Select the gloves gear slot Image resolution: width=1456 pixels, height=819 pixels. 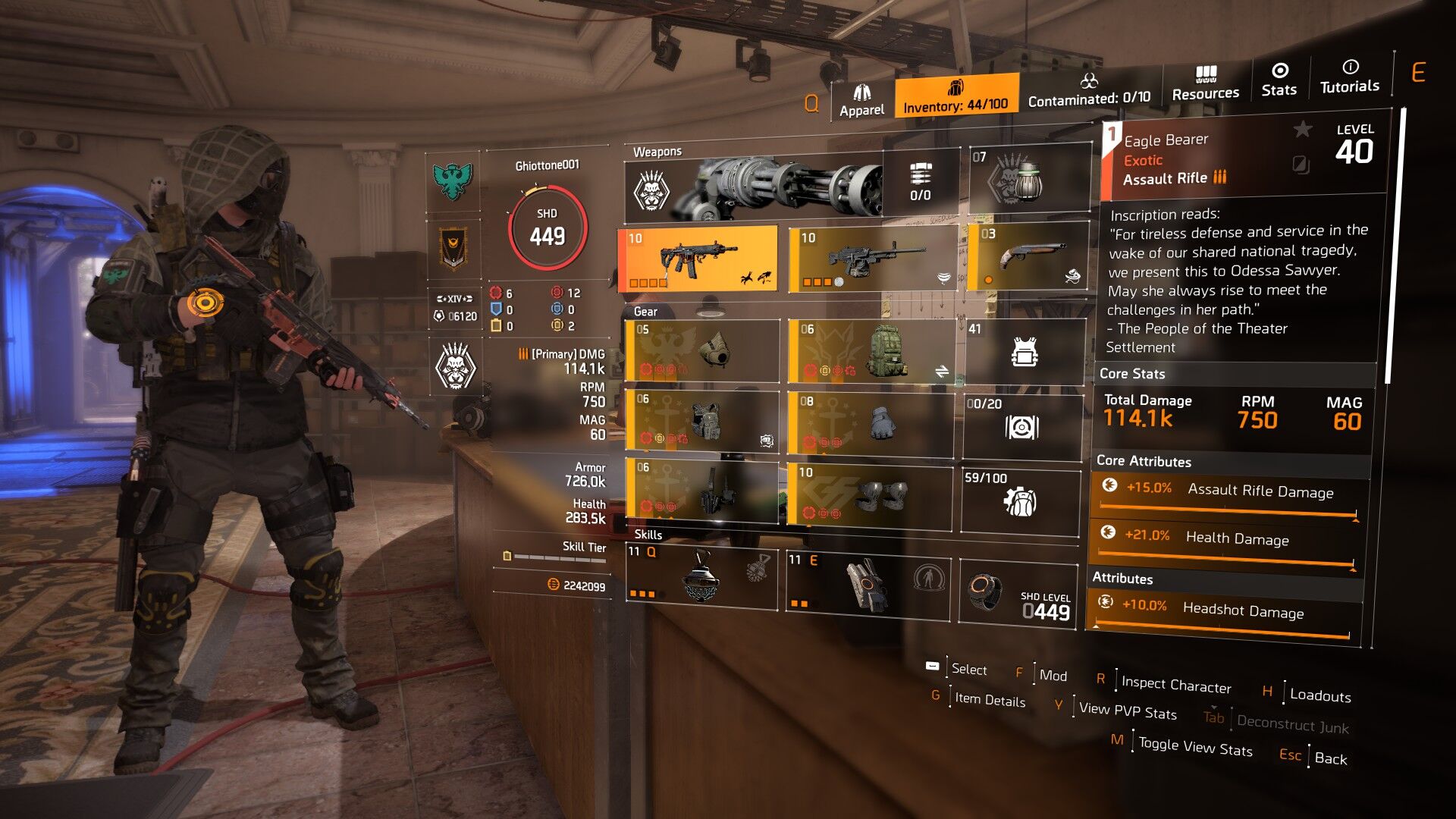[x=870, y=423]
